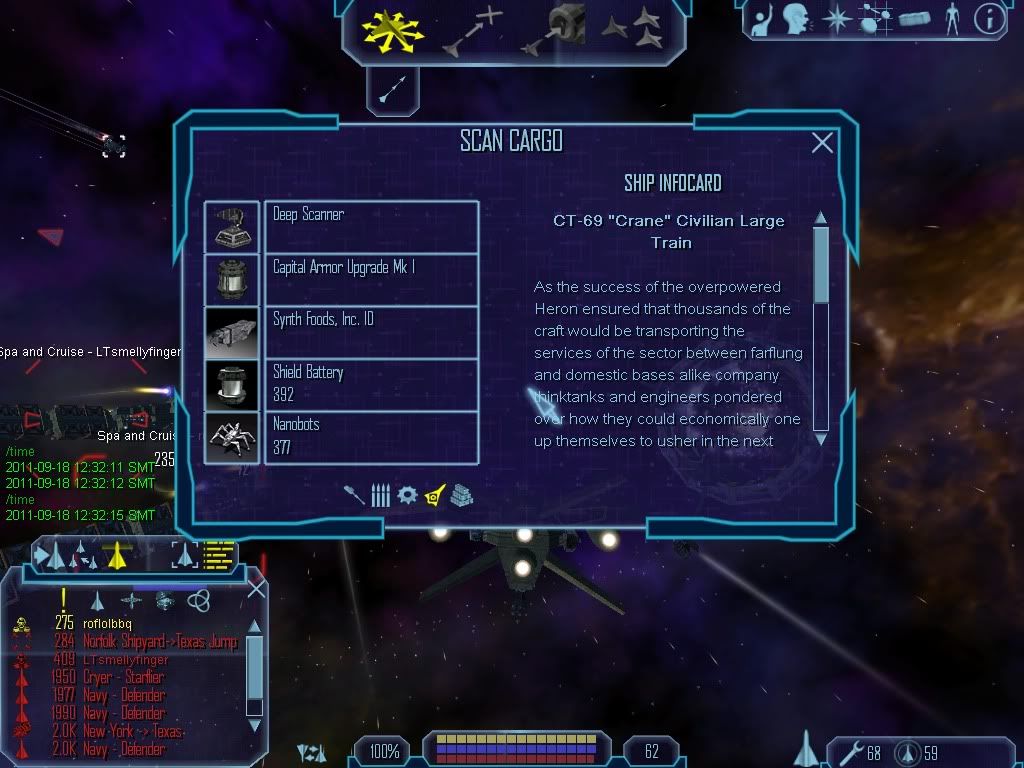Use nanobots via the wrench repair icon
The image size is (1024, 768).
(x=853, y=752)
